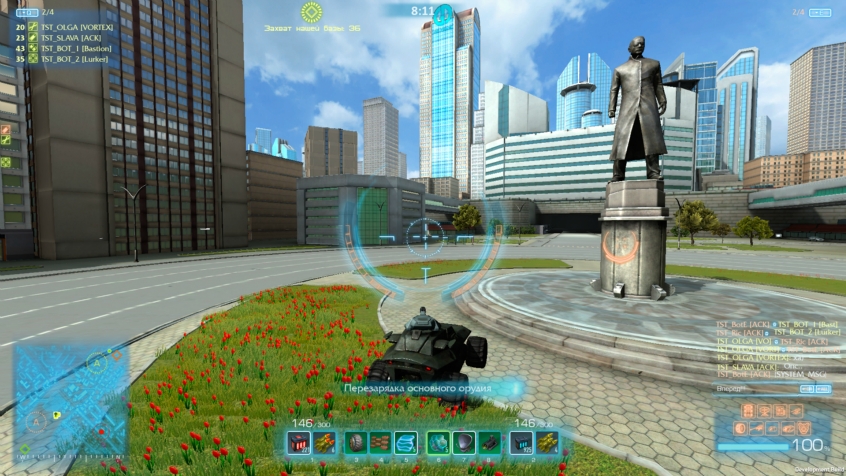The width and height of the screenshot is (846, 476).
Task: Choose the black turret item in slot 8
Action: 490,443
